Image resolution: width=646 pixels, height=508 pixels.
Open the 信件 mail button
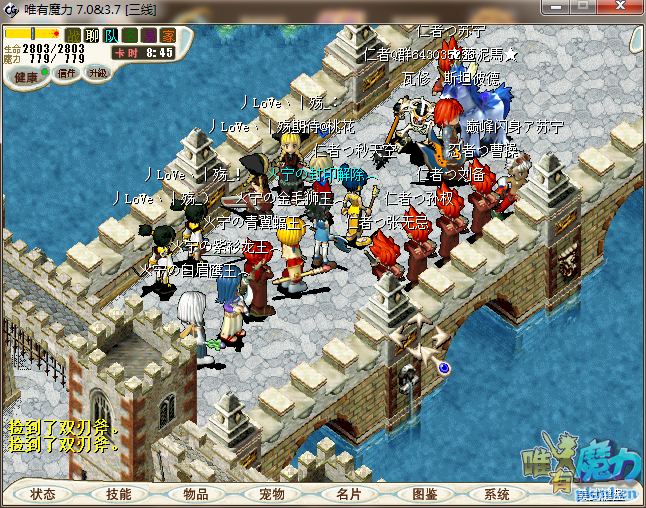[67, 73]
